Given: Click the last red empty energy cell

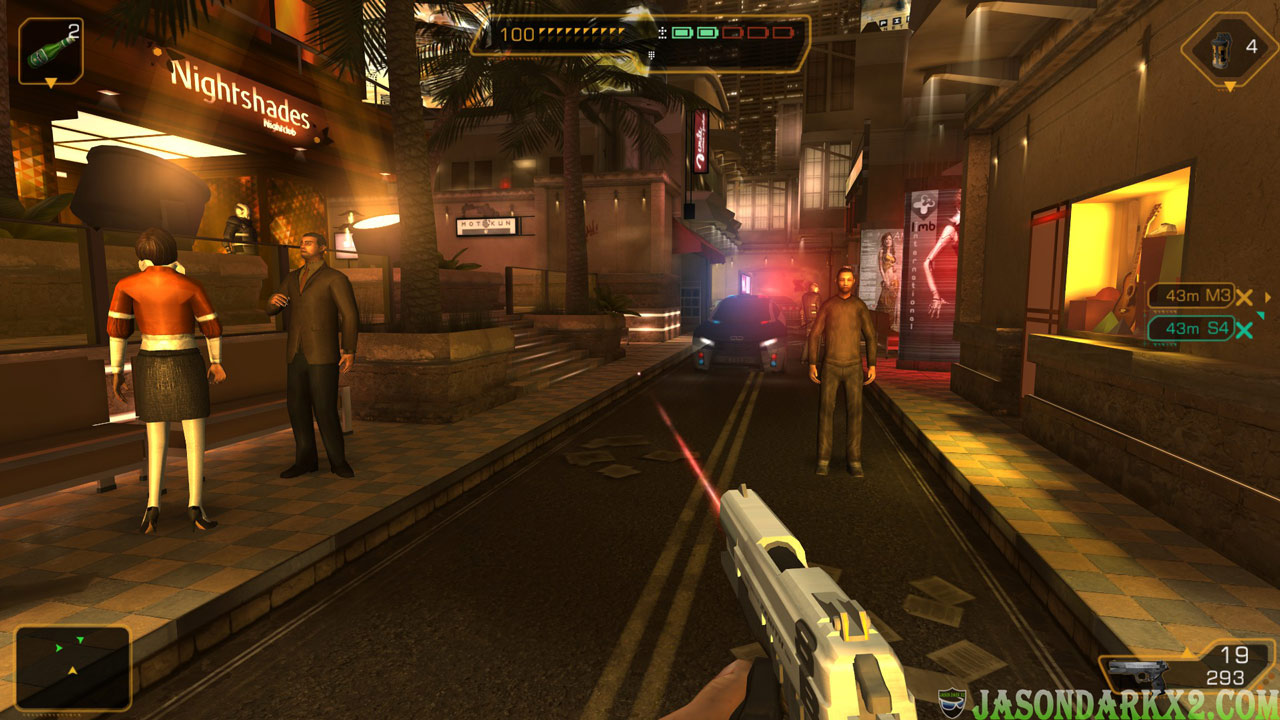Looking at the screenshot, I should [782, 33].
